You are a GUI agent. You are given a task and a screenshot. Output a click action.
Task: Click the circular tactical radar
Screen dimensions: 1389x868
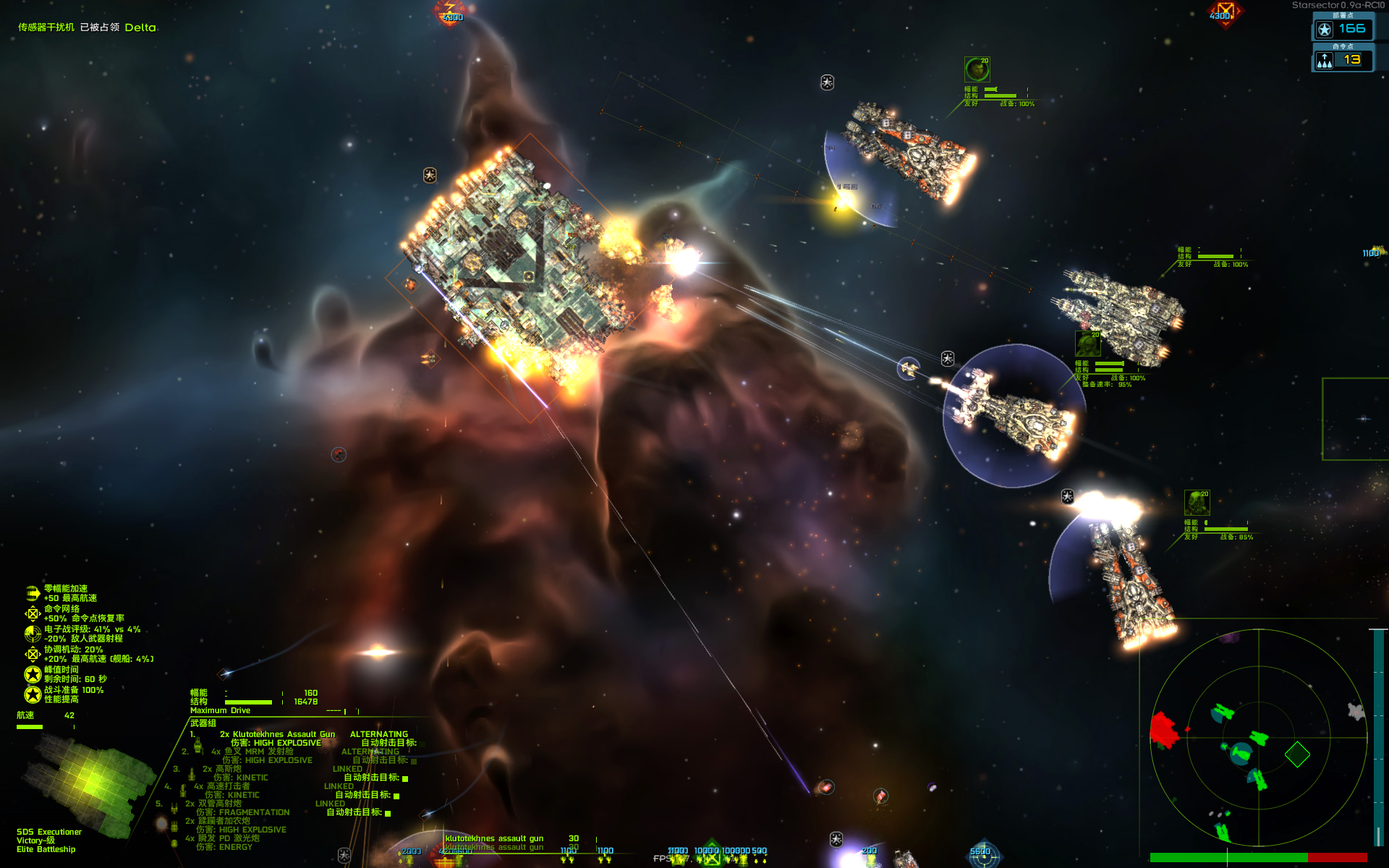[1258, 737]
